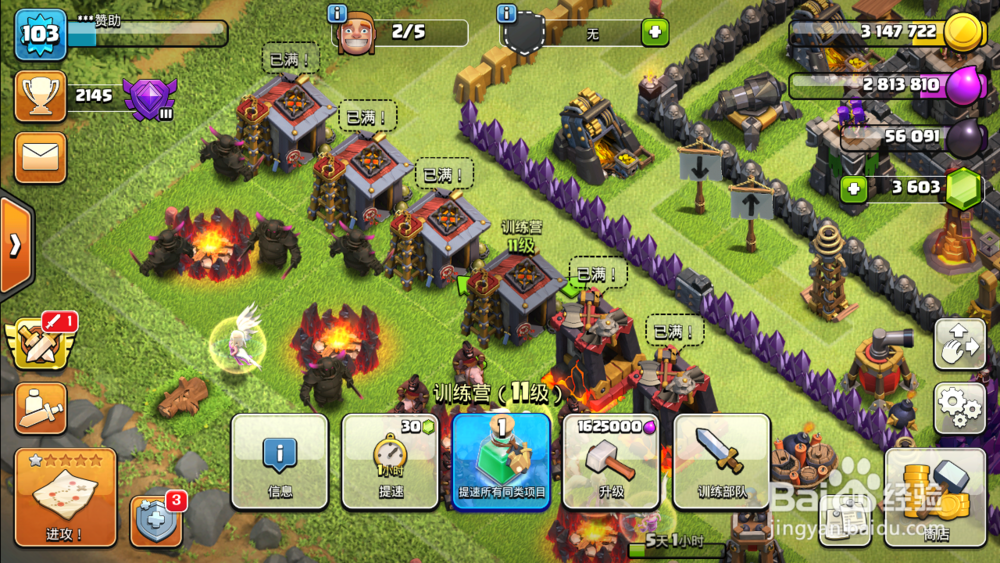
Task: Open the purple league badge
Action: point(149,97)
